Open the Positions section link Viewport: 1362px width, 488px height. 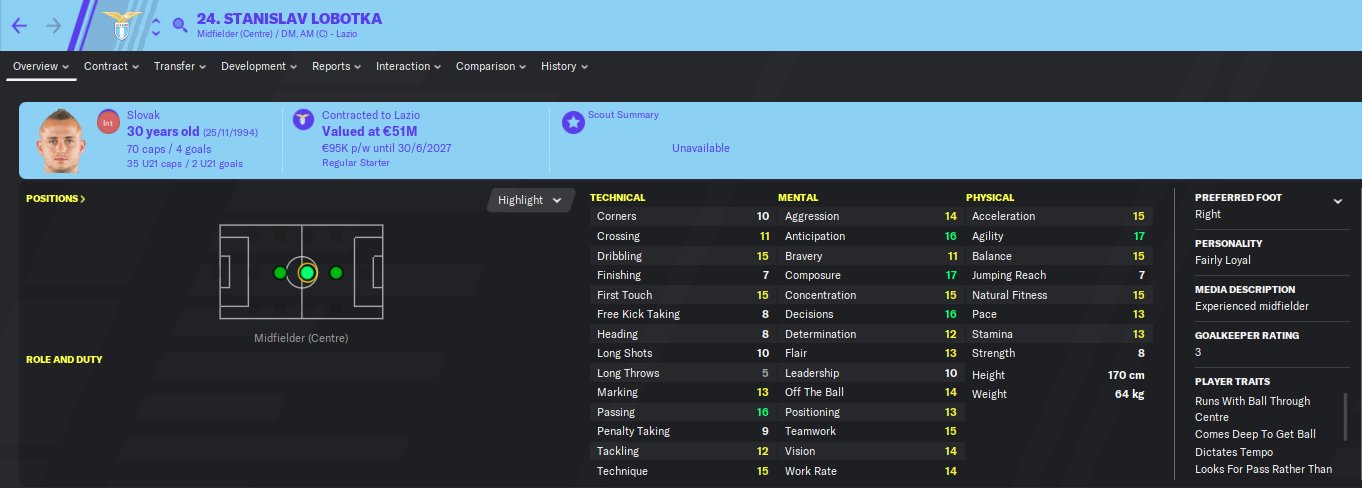(x=56, y=199)
